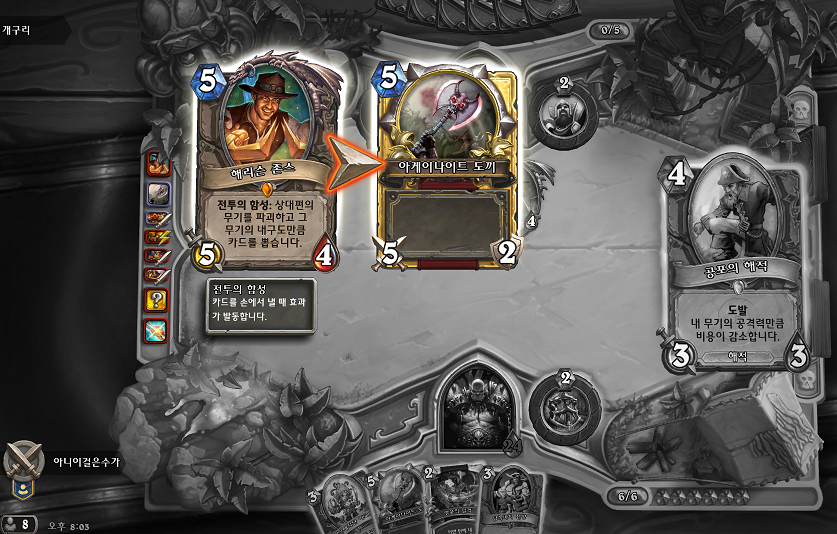The height and width of the screenshot is (534, 837).
Task: Inspect the glowing crossed blades history tile
Action: (x=157, y=329)
